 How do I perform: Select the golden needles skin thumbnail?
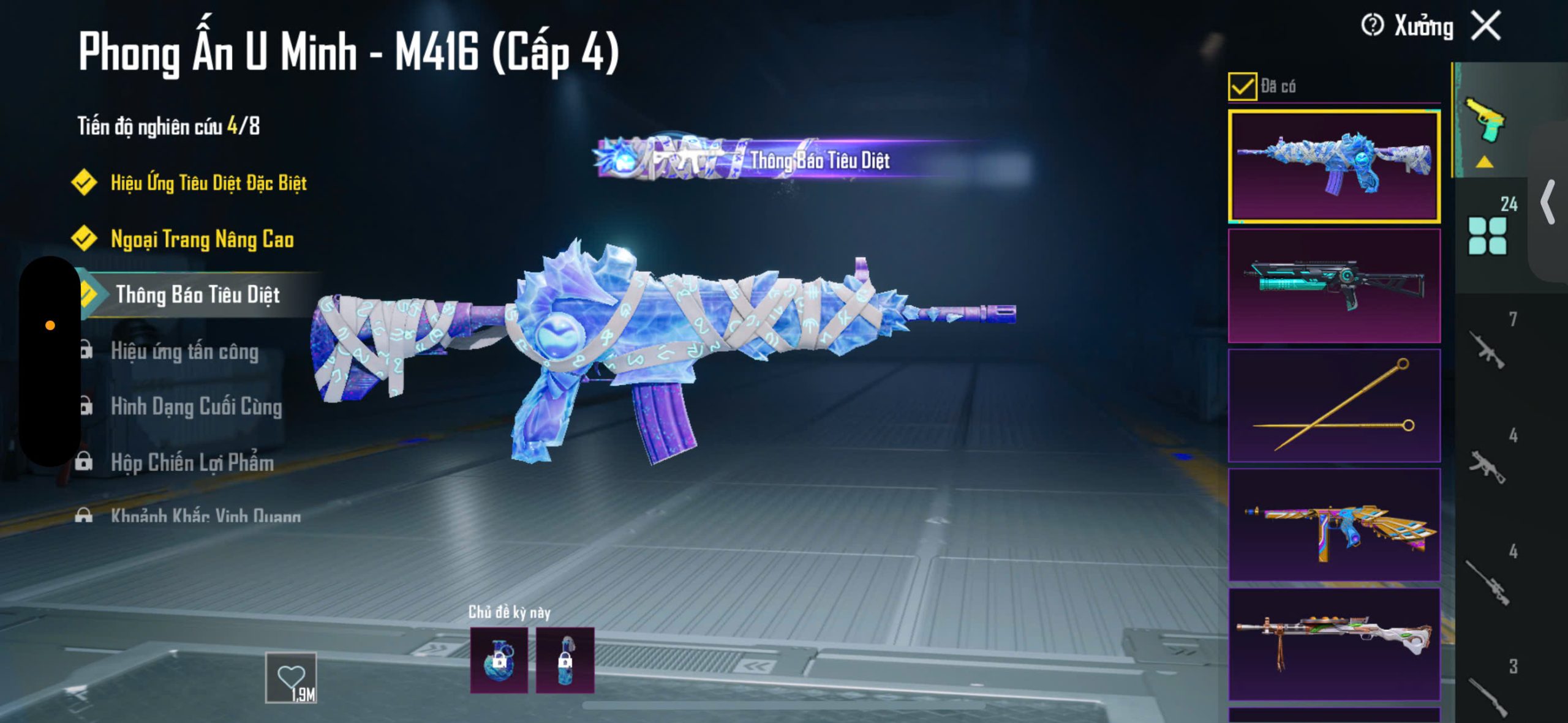click(x=1334, y=405)
